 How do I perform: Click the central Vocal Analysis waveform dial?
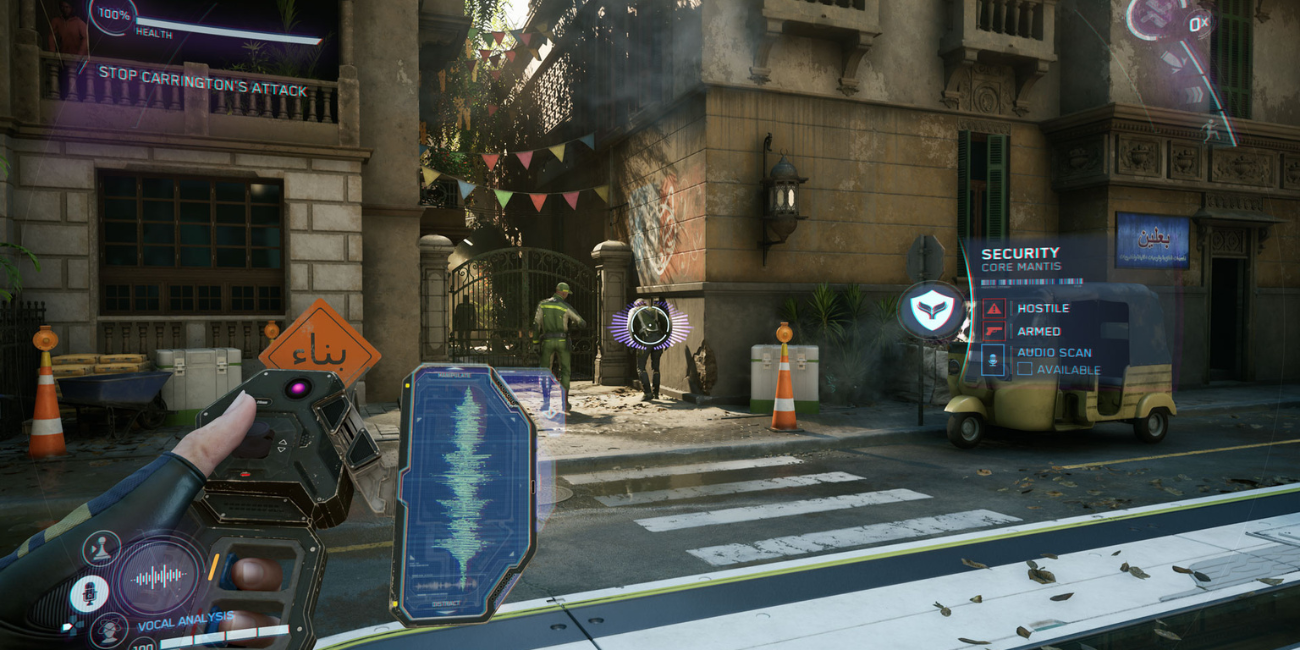(x=159, y=576)
